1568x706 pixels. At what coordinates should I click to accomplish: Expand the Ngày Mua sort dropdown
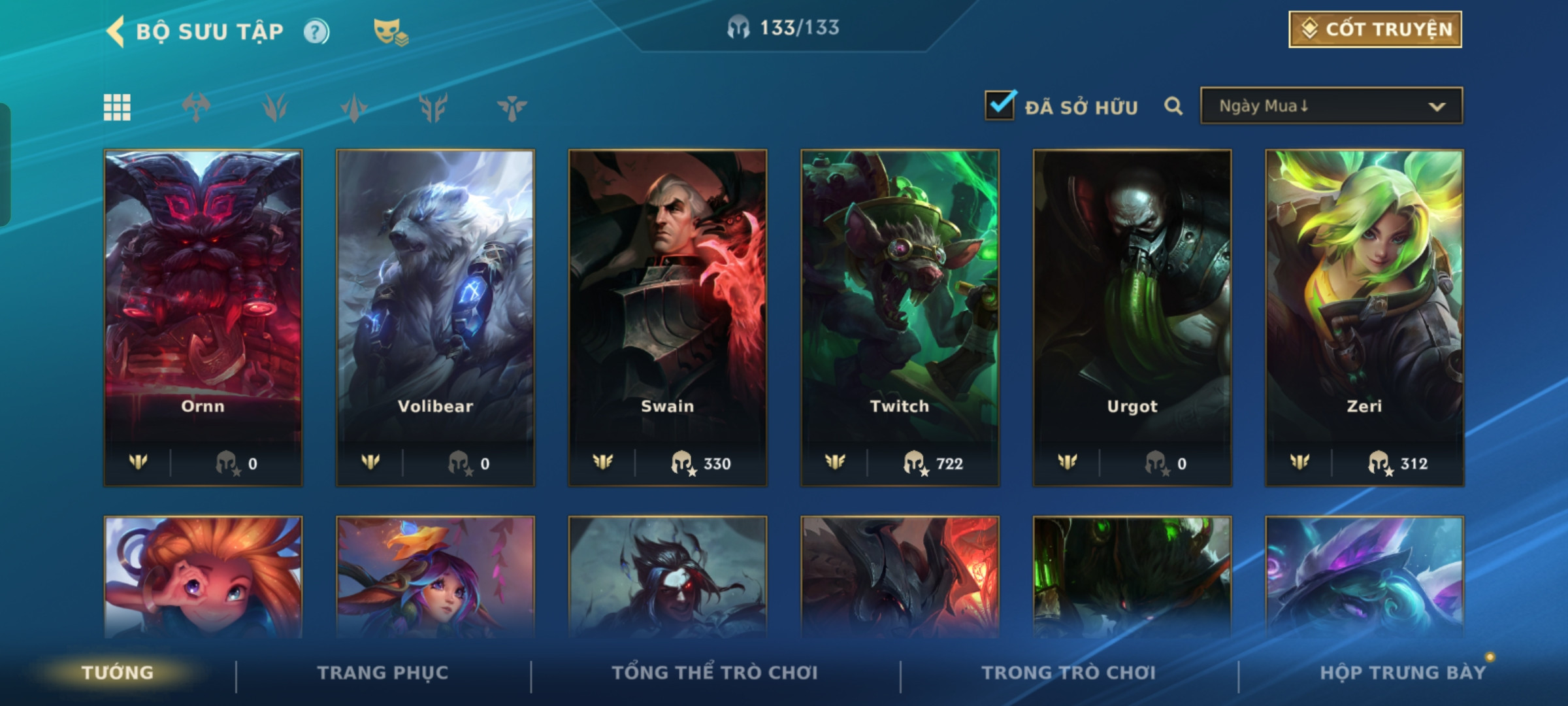[1331, 106]
